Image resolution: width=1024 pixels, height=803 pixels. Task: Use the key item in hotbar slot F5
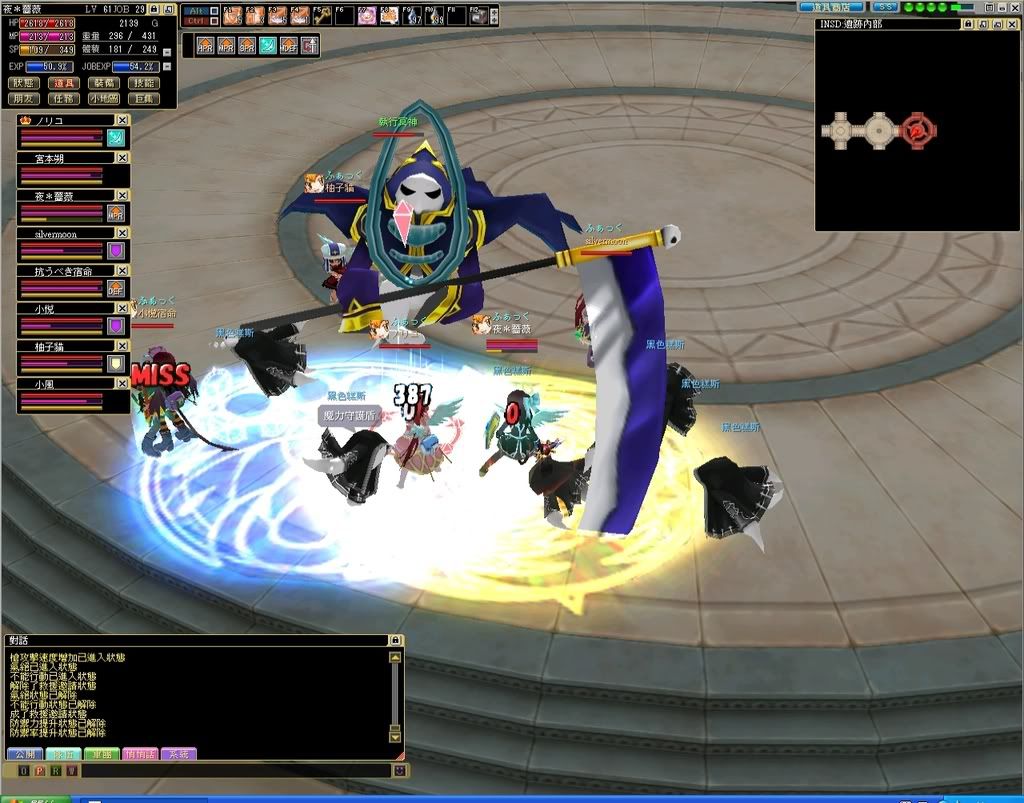coord(321,15)
